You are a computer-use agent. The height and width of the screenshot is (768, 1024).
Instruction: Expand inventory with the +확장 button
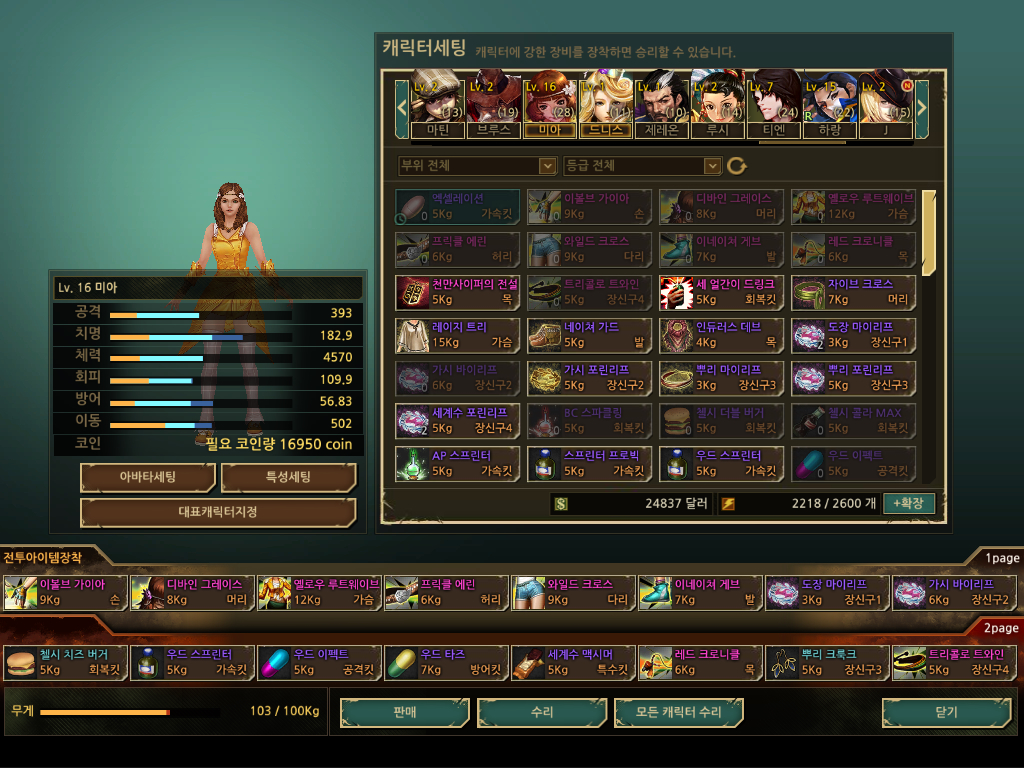coord(909,503)
